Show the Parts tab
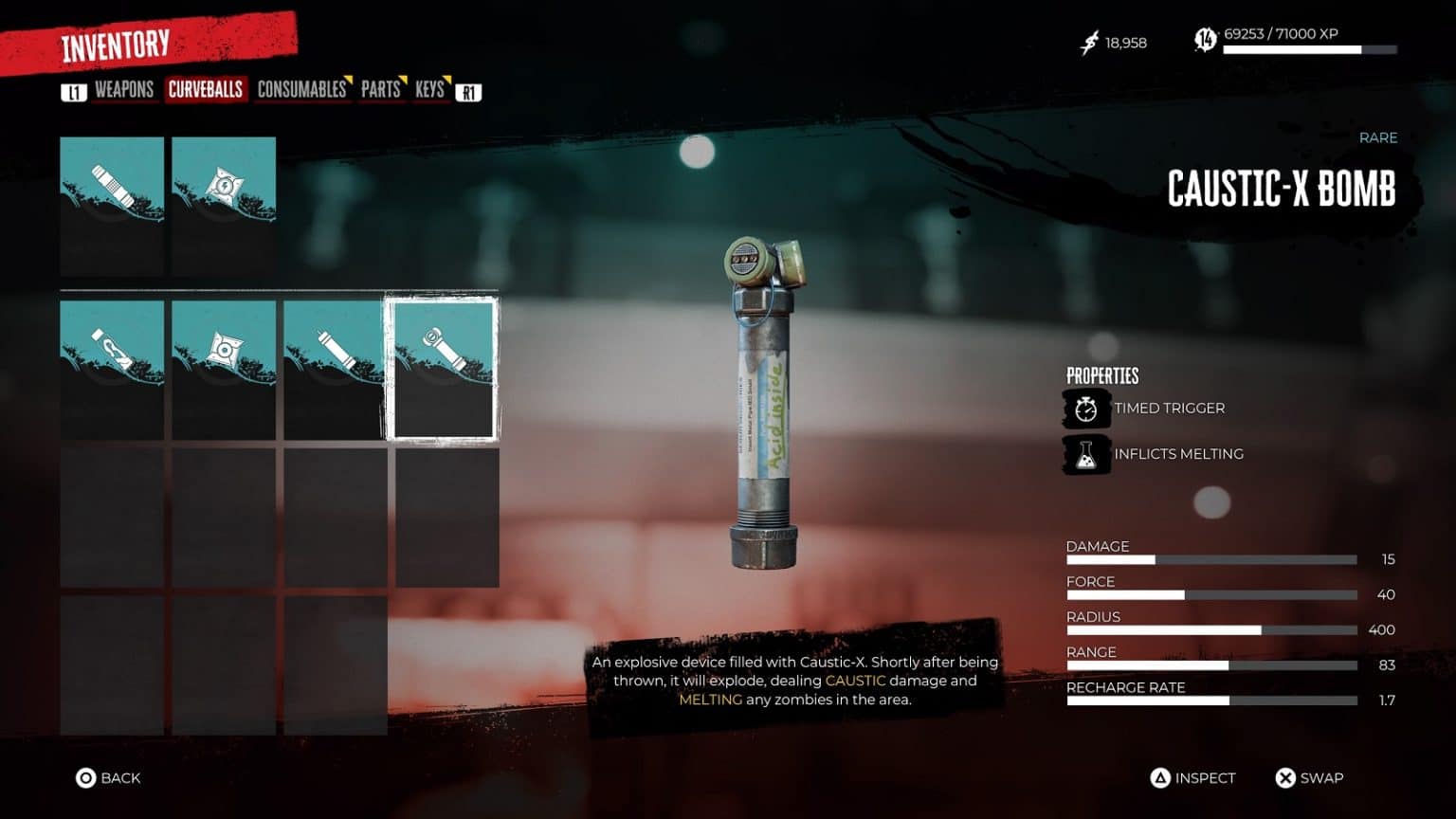Viewport: 1456px width, 819px height. point(380,90)
